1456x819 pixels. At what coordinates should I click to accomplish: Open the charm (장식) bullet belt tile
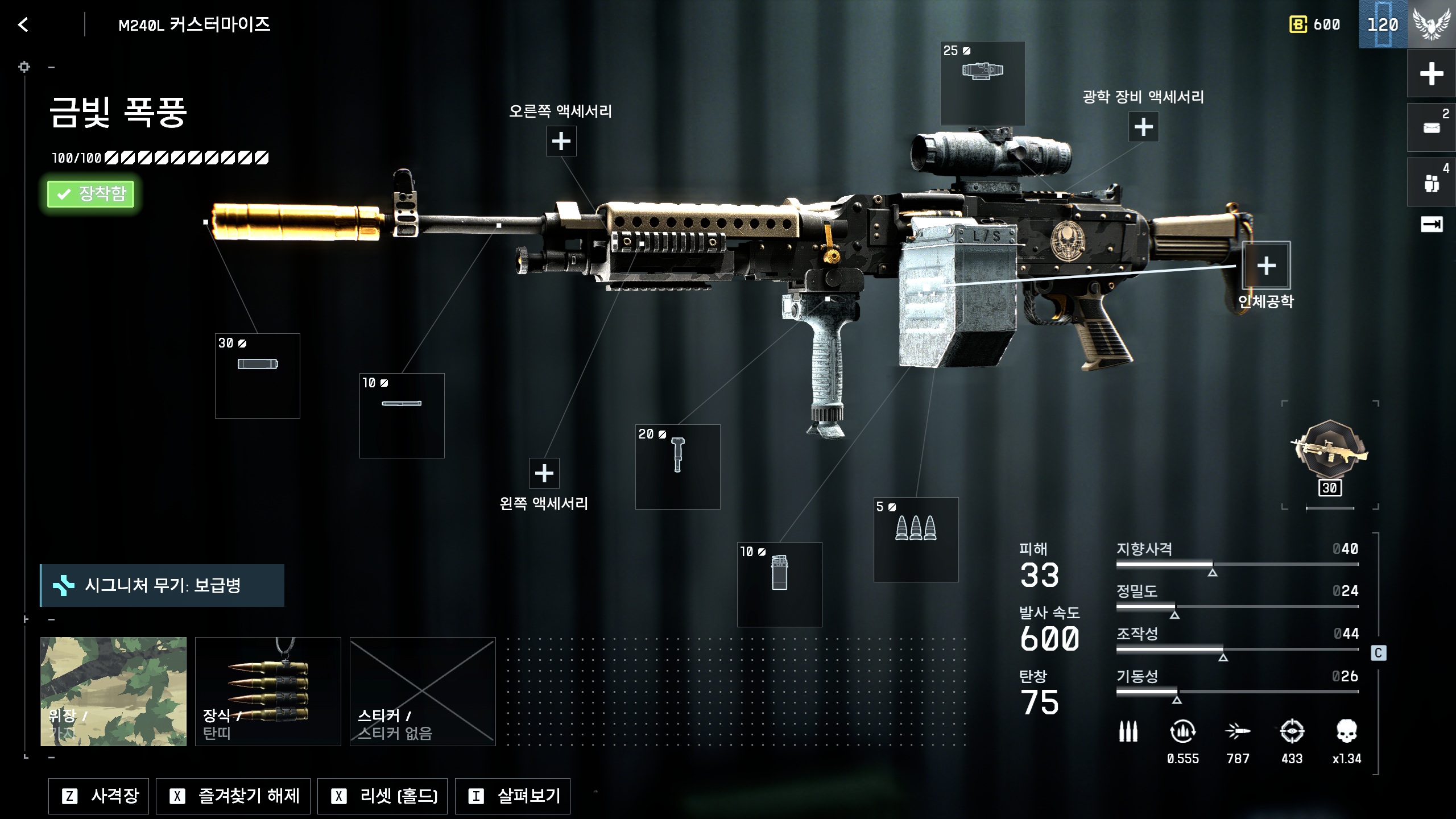(x=268, y=691)
